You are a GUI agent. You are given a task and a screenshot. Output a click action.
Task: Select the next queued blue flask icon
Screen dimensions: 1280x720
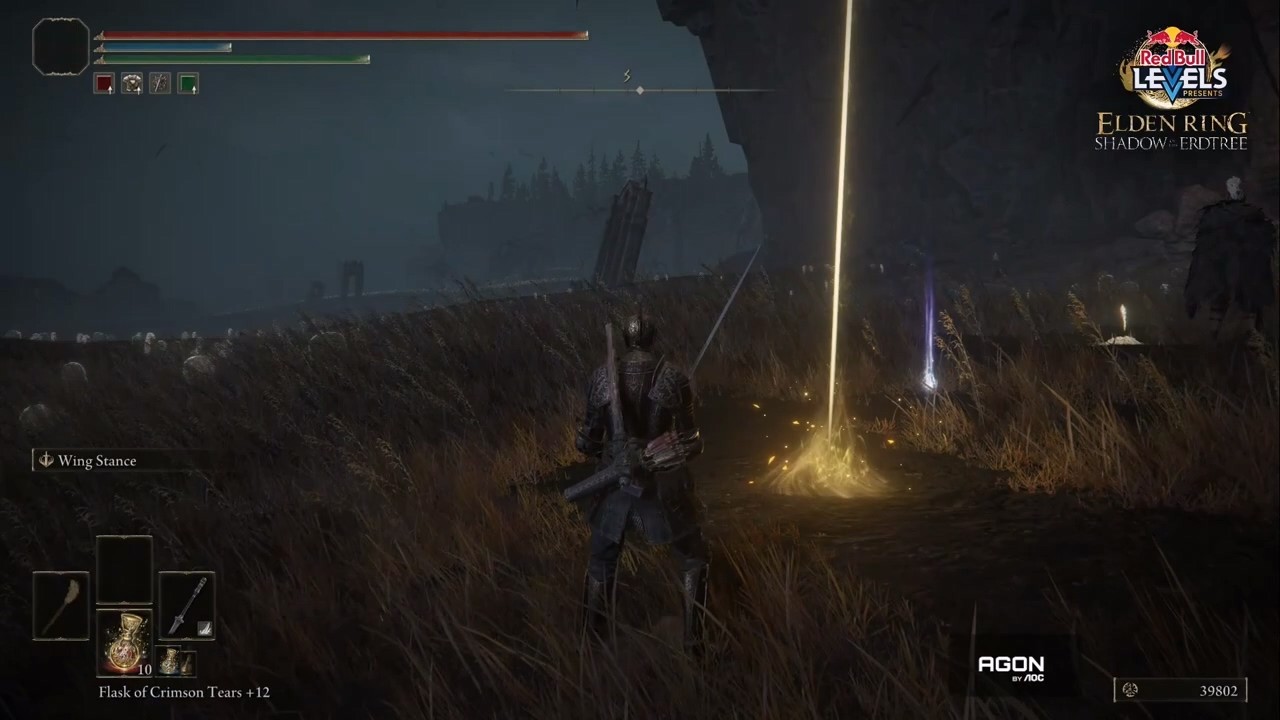171,661
